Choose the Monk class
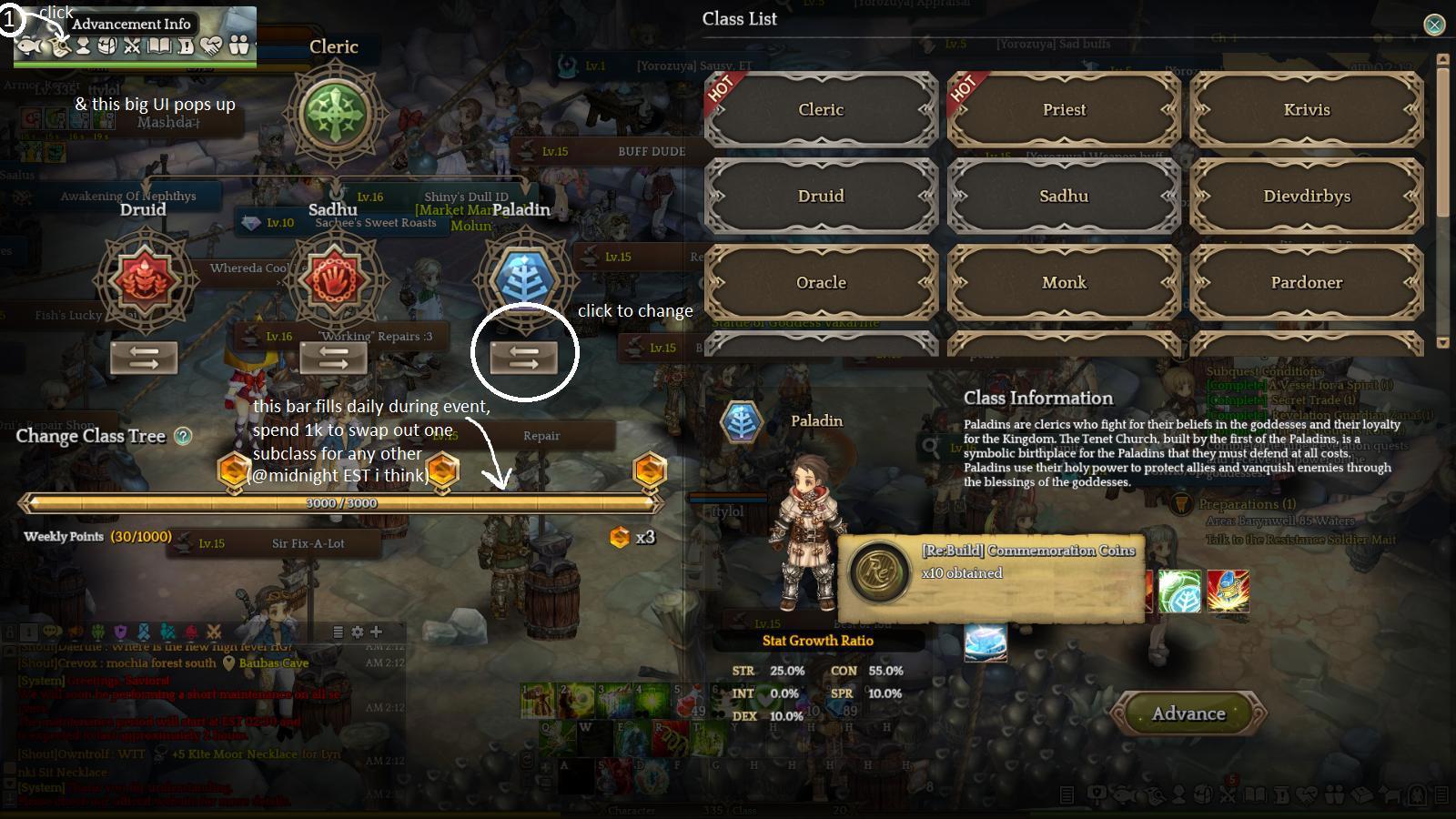The width and height of the screenshot is (1456, 819). tap(1064, 282)
